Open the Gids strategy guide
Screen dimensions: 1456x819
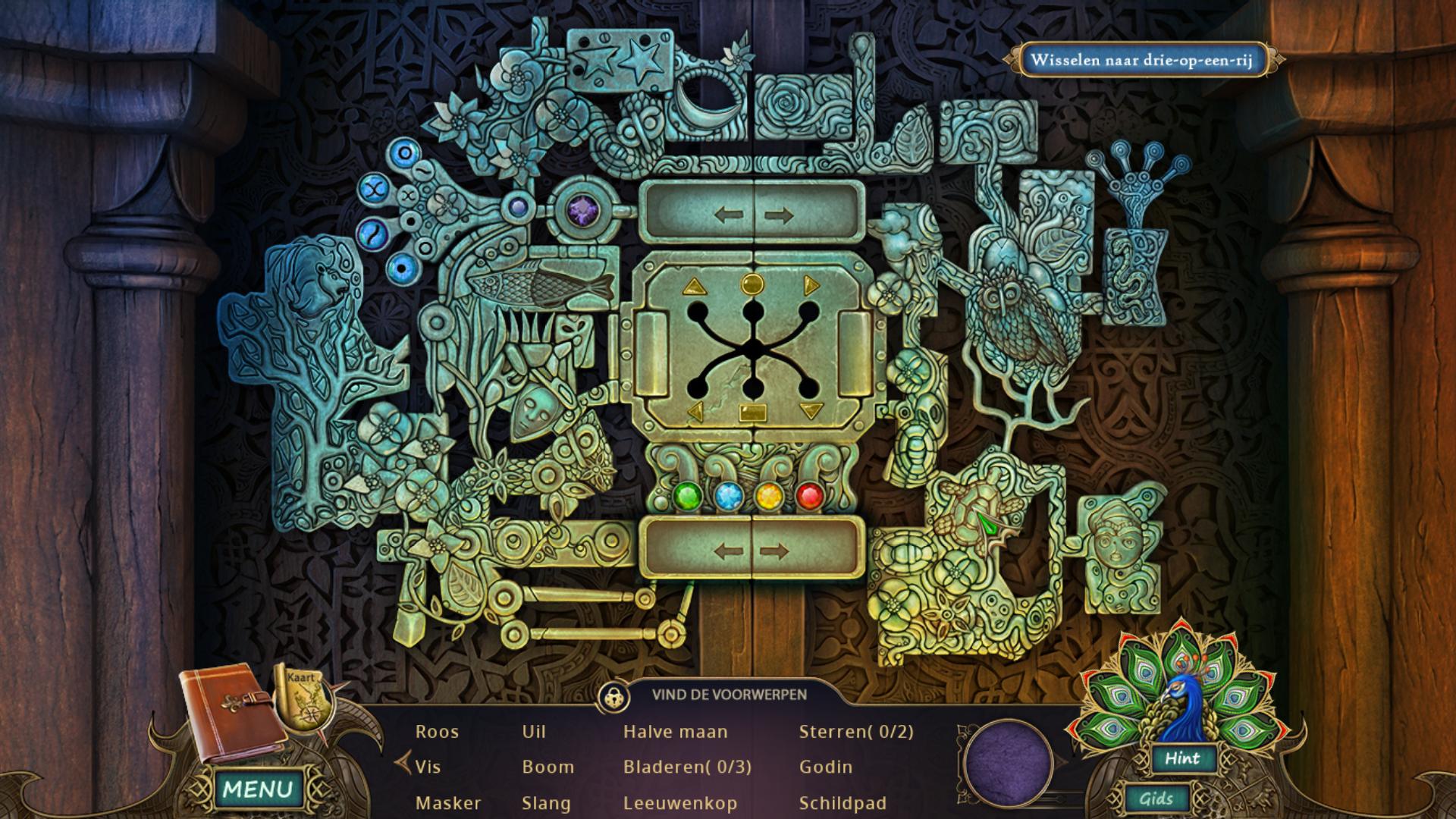[1156, 799]
